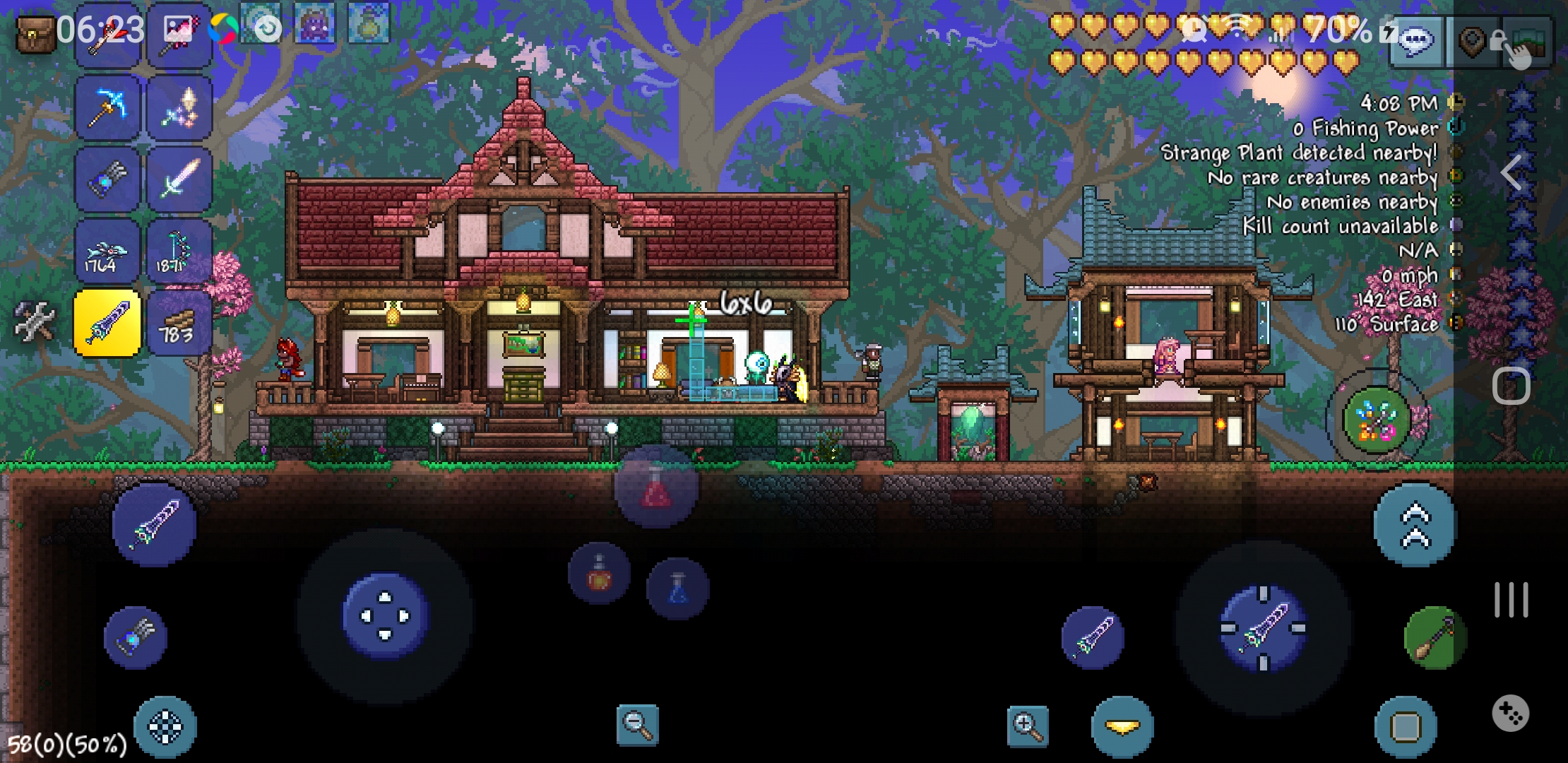The image size is (1568, 763).
Task: Tap the Android back arrow
Action: tap(1511, 172)
